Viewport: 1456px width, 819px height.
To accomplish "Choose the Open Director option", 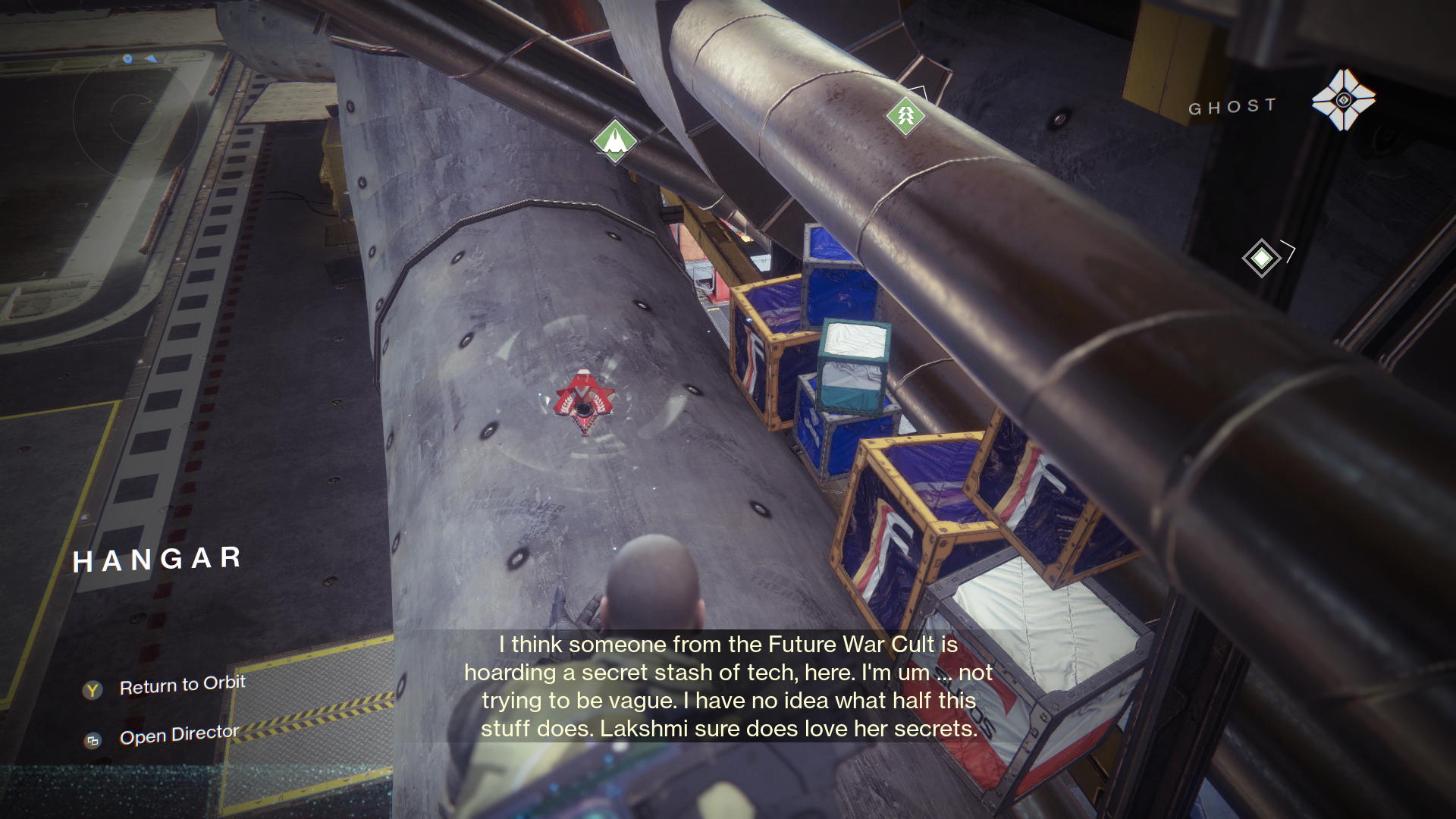I will (x=179, y=735).
